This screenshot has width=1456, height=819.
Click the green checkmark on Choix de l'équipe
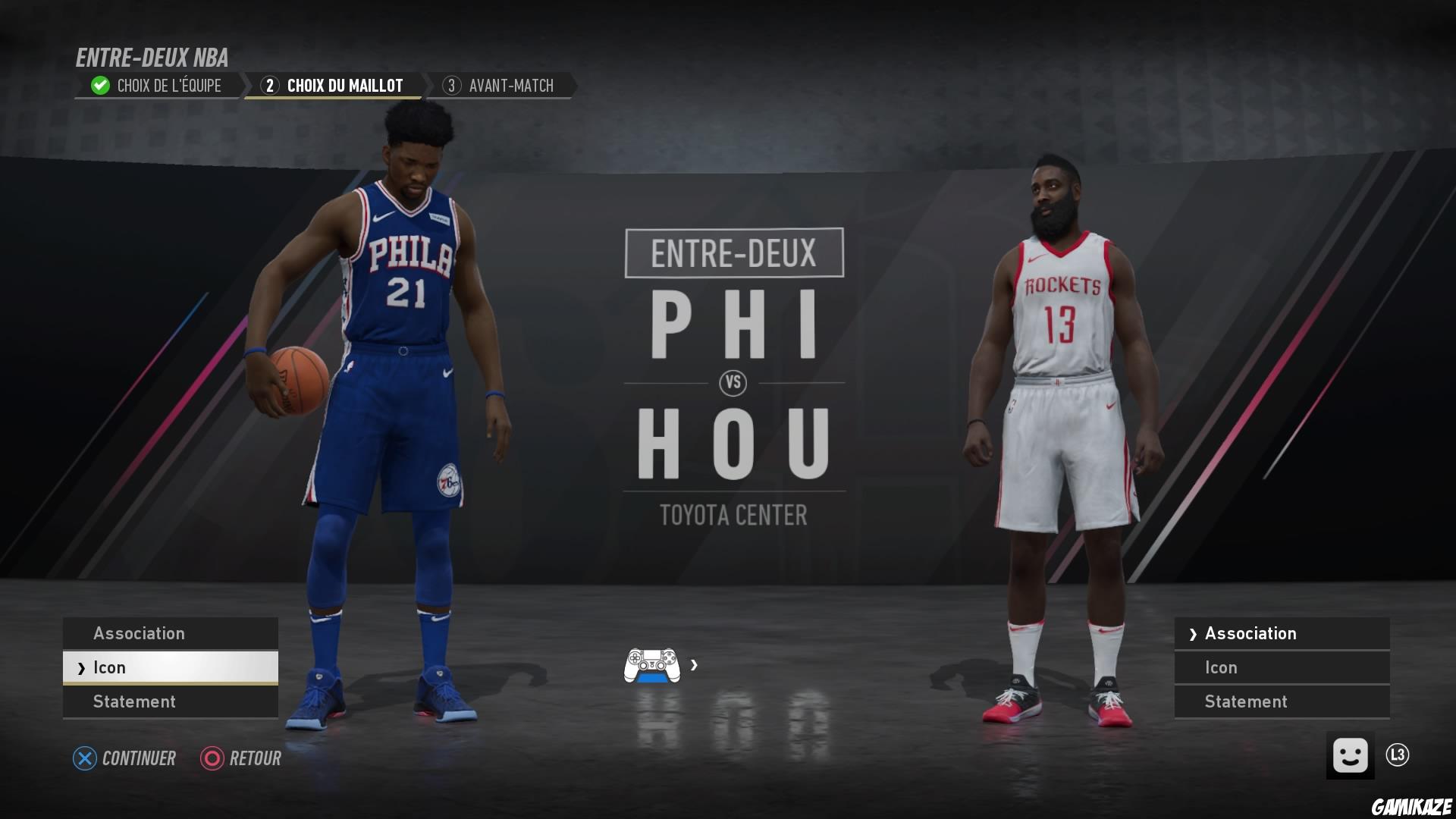[99, 85]
